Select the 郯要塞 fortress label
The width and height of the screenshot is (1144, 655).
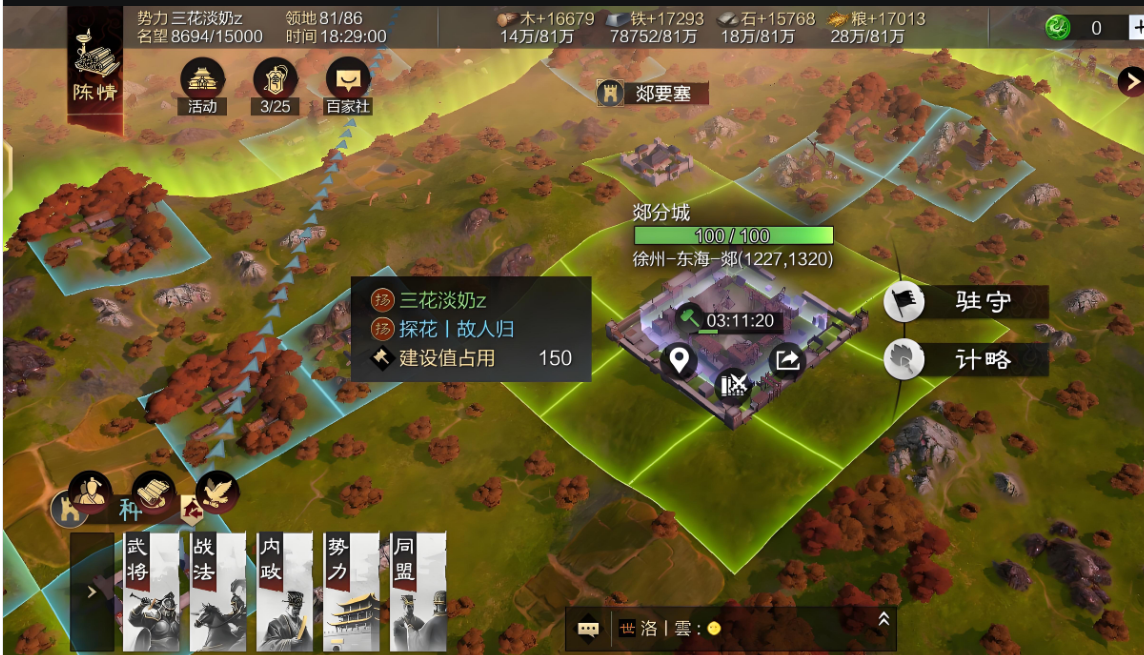point(652,94)
